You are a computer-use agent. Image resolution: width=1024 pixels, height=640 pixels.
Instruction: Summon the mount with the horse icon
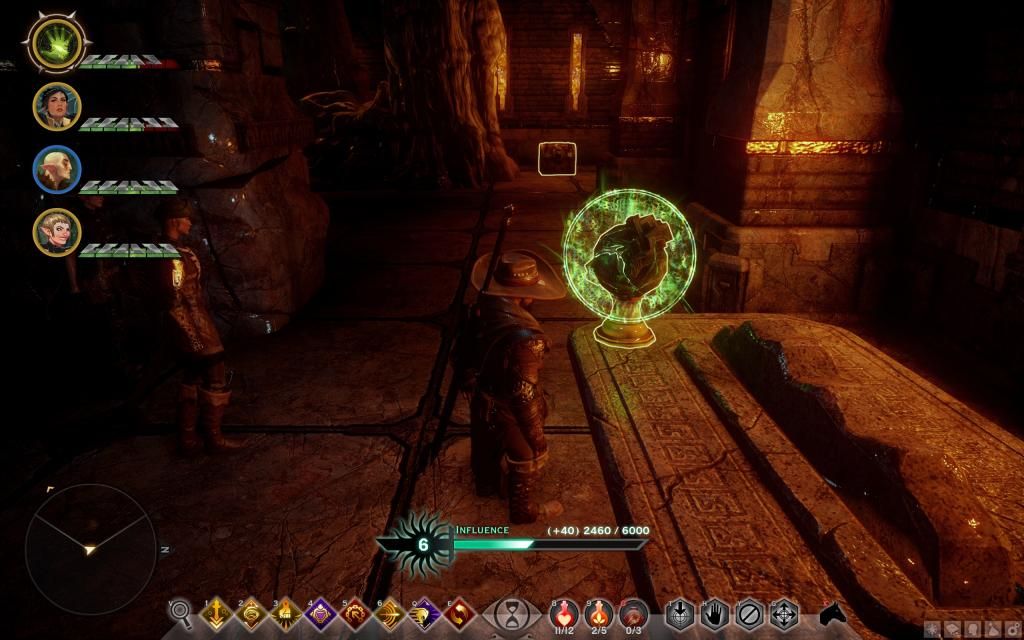point(832,611)
